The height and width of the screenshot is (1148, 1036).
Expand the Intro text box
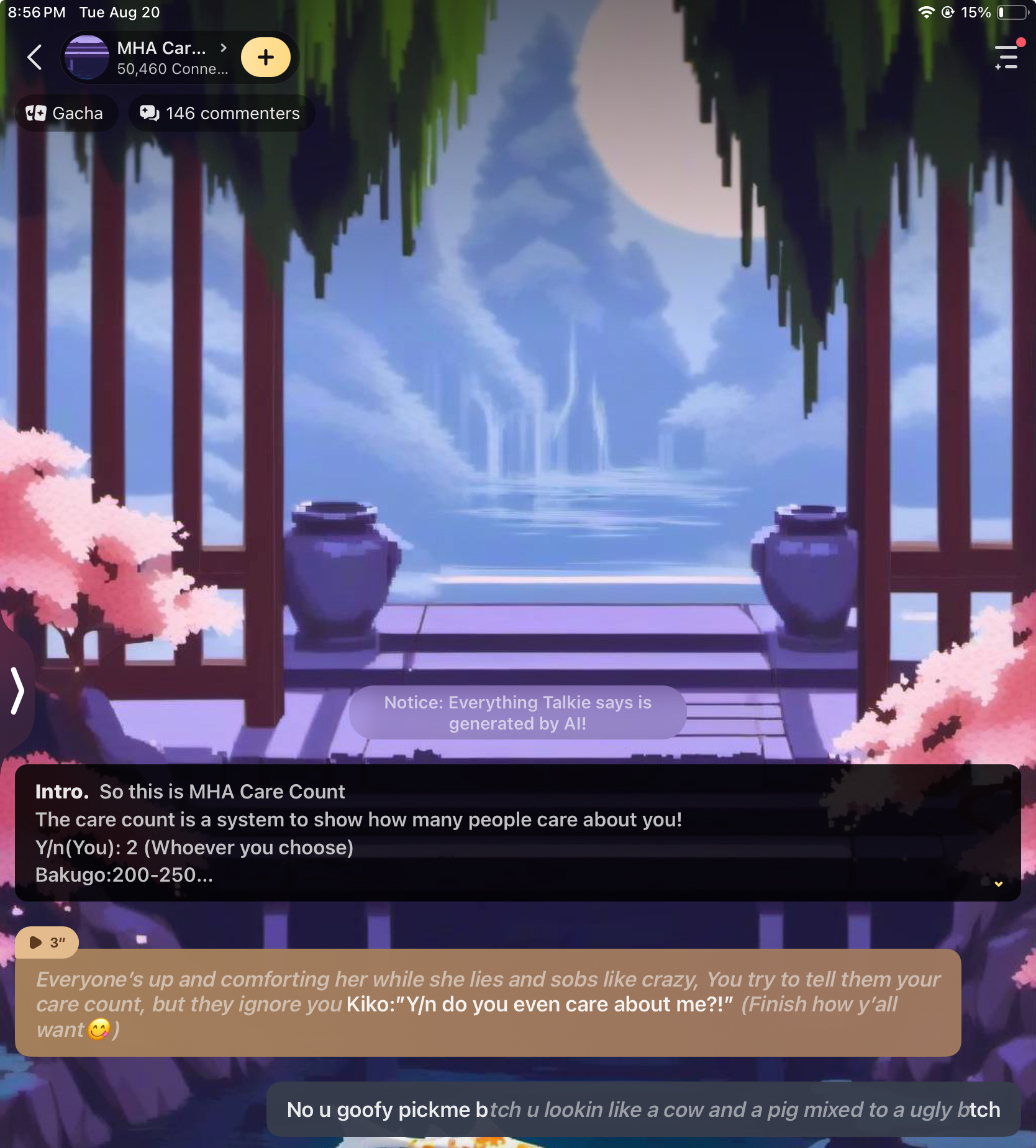pyautogui.click(x=998, y=884)
